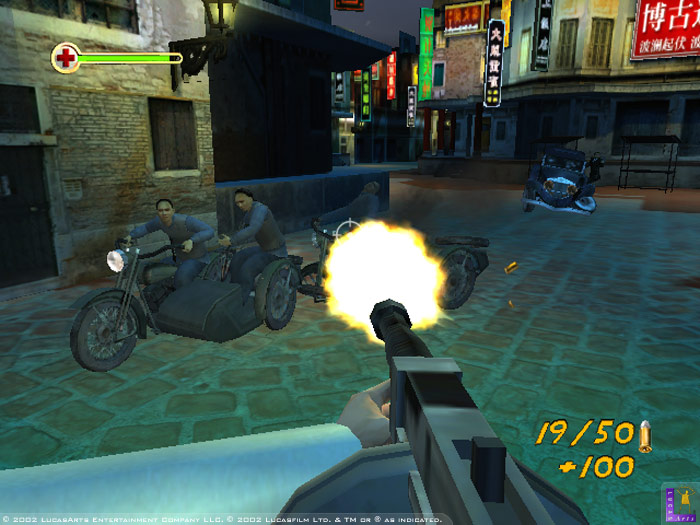Click the red cross health icon

click(x=66, y=58)
